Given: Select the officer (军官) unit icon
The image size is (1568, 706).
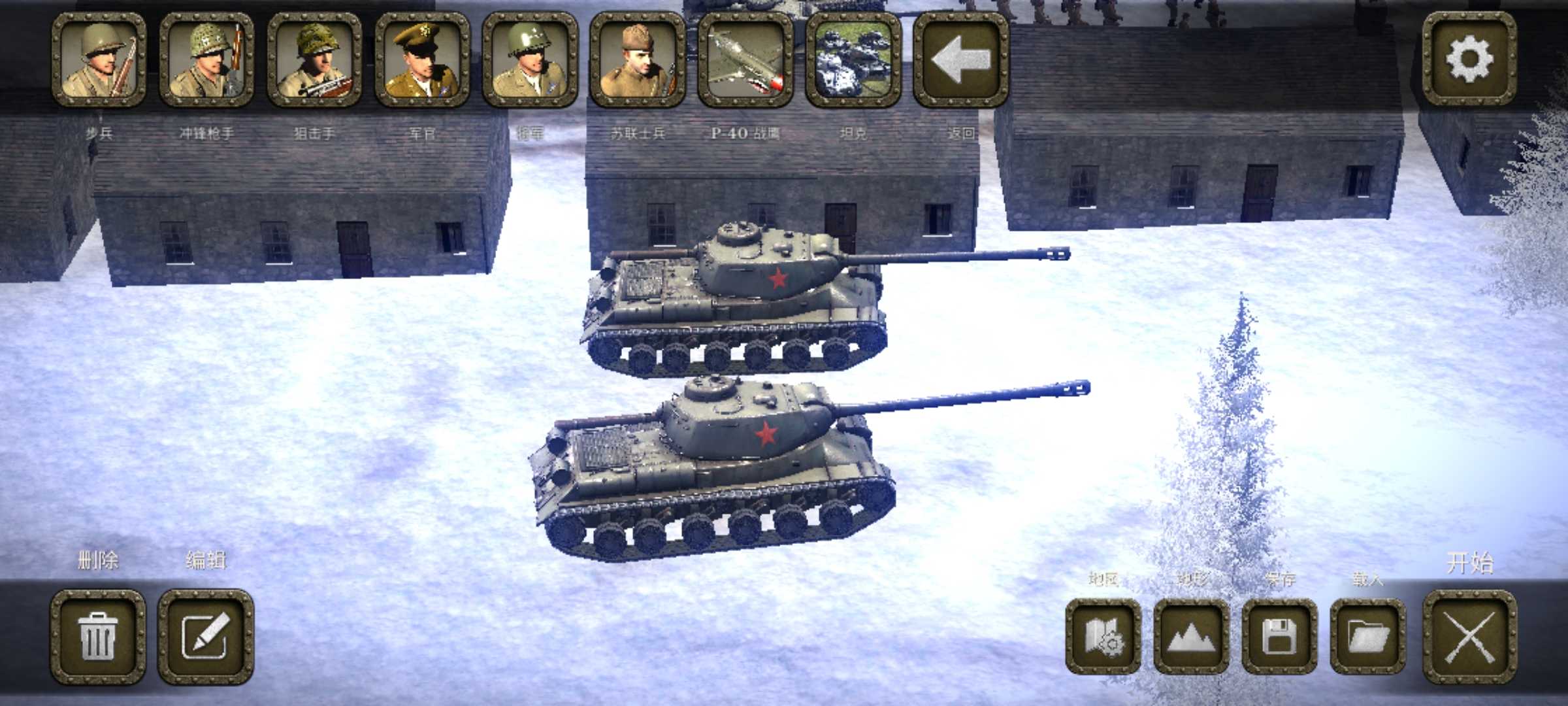Looking at the screenshot, I should pos(422,59).
